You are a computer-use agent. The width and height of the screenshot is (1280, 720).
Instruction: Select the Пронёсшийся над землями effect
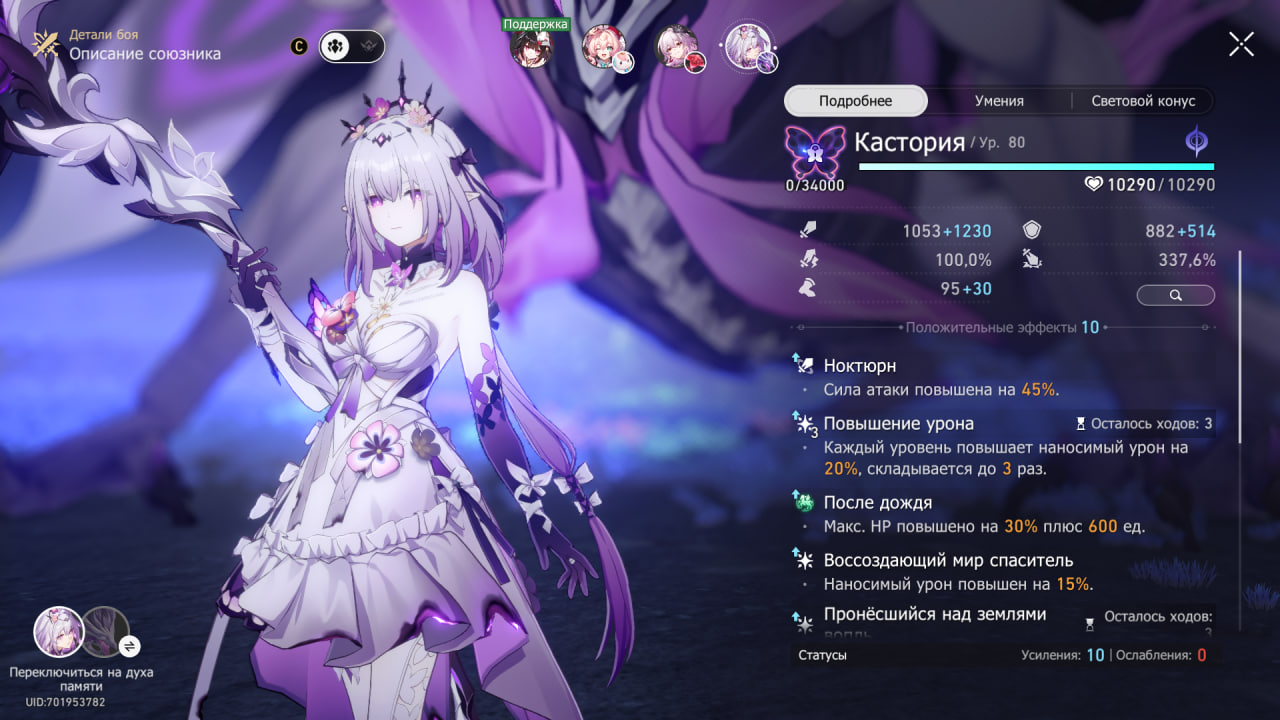pyautogui.click(x=934, y=614)
